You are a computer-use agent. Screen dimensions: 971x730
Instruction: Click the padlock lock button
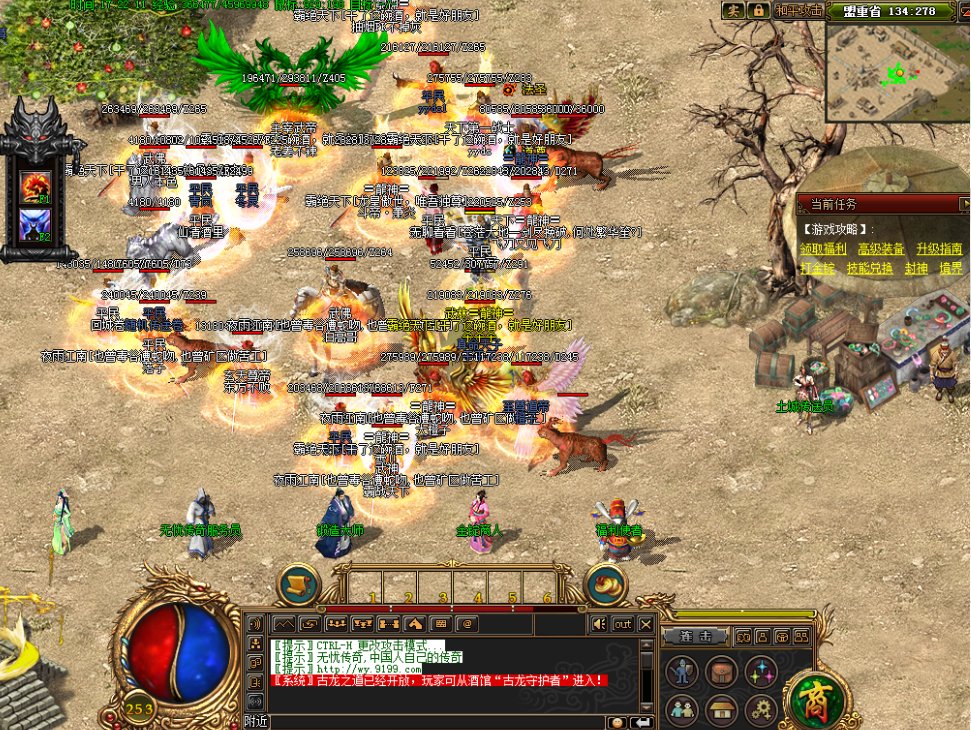point(759,11)
